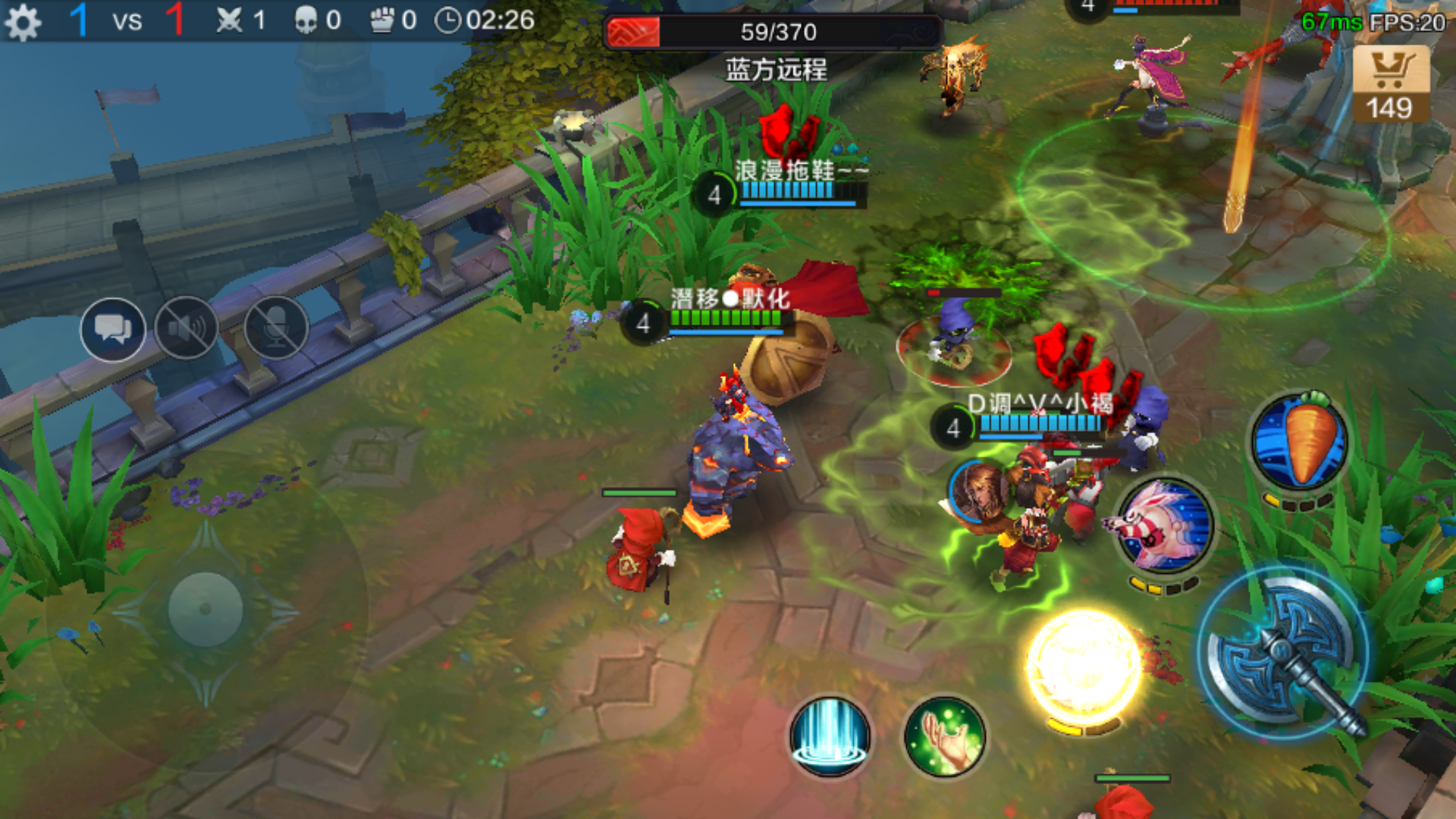Tap the axe basic attack button
The image size is (1456, 819).
1283,654
